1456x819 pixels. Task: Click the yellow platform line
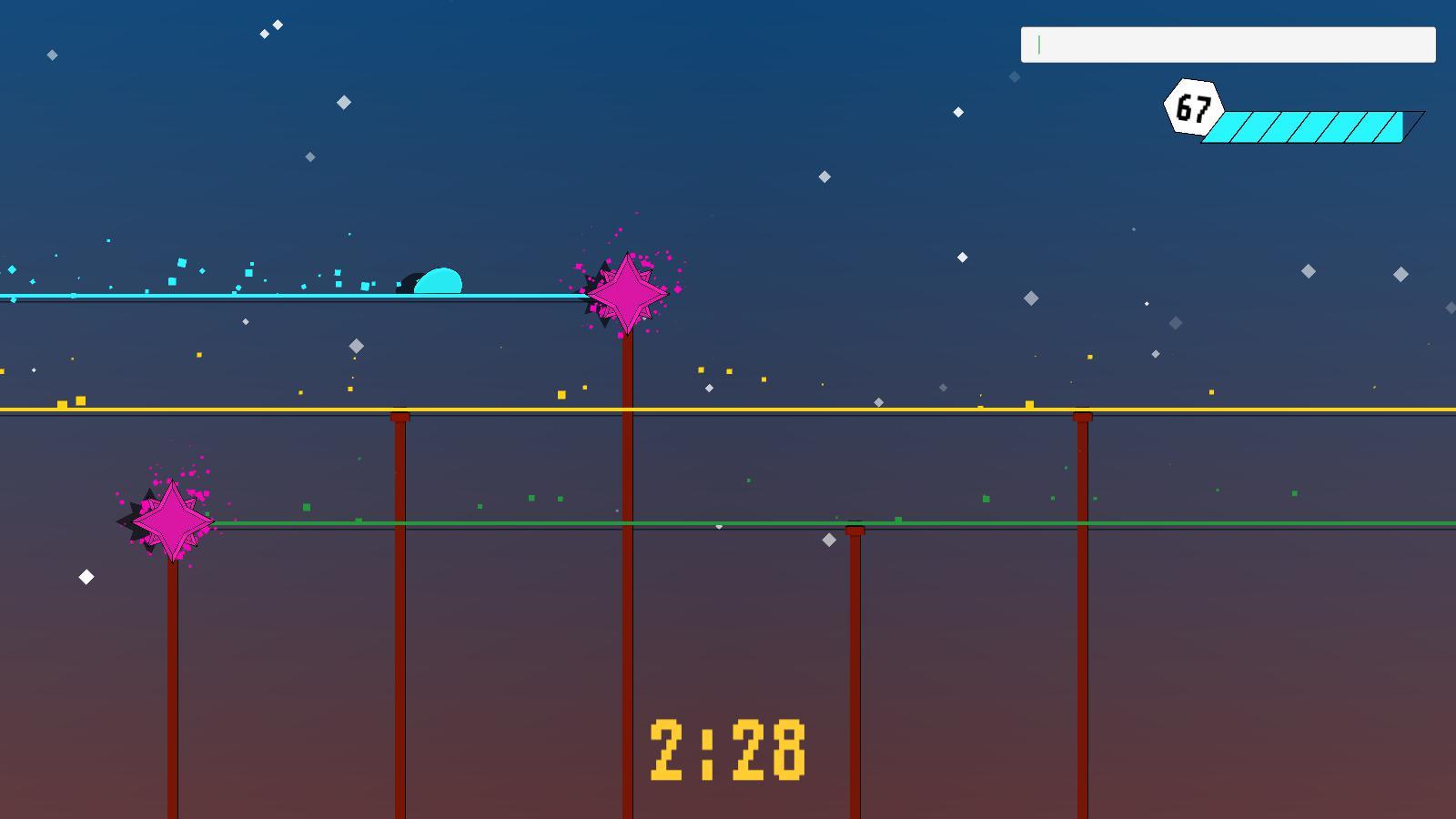[x=728, y=411]
